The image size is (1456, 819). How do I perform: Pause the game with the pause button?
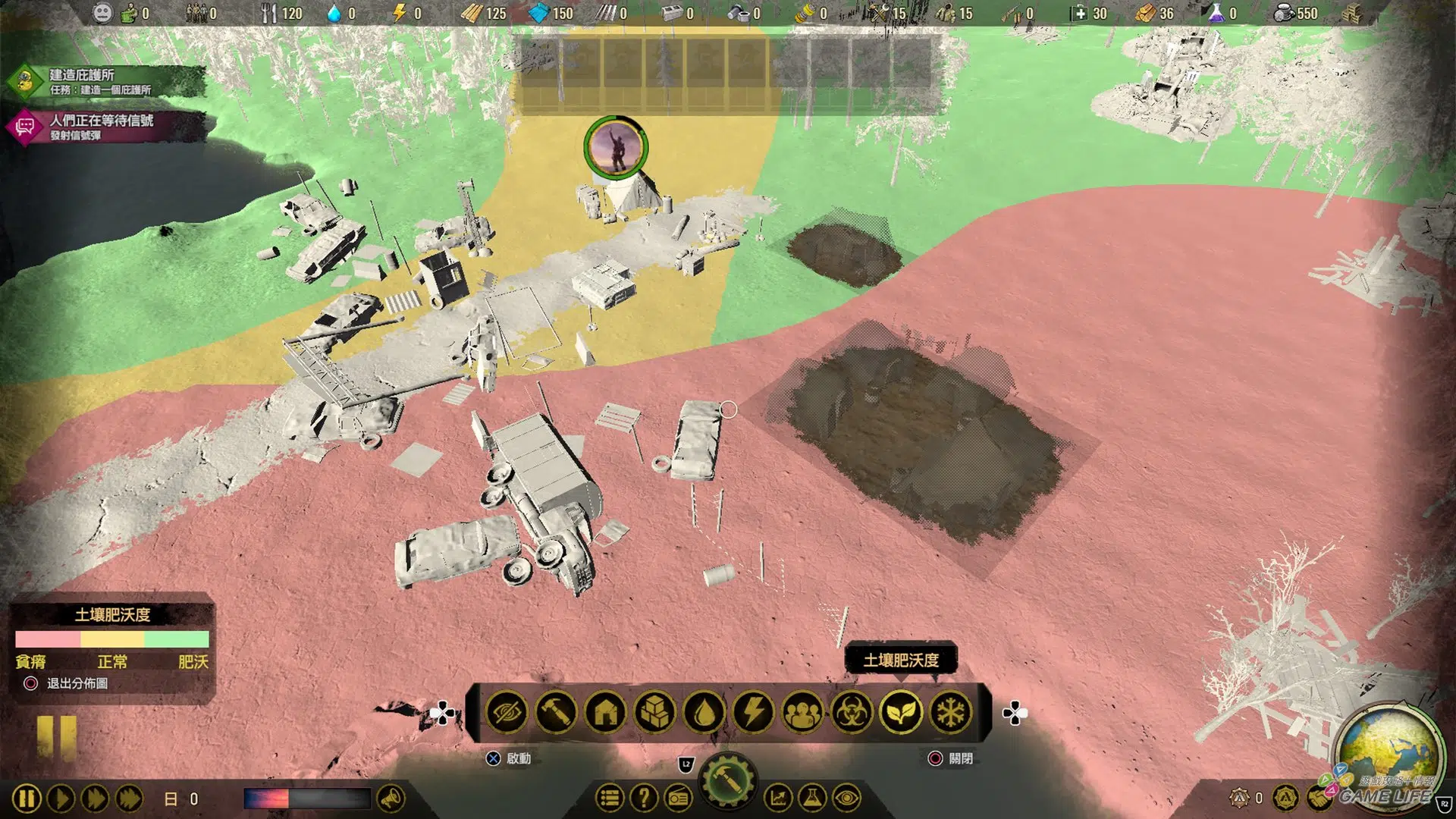[27, 799]
